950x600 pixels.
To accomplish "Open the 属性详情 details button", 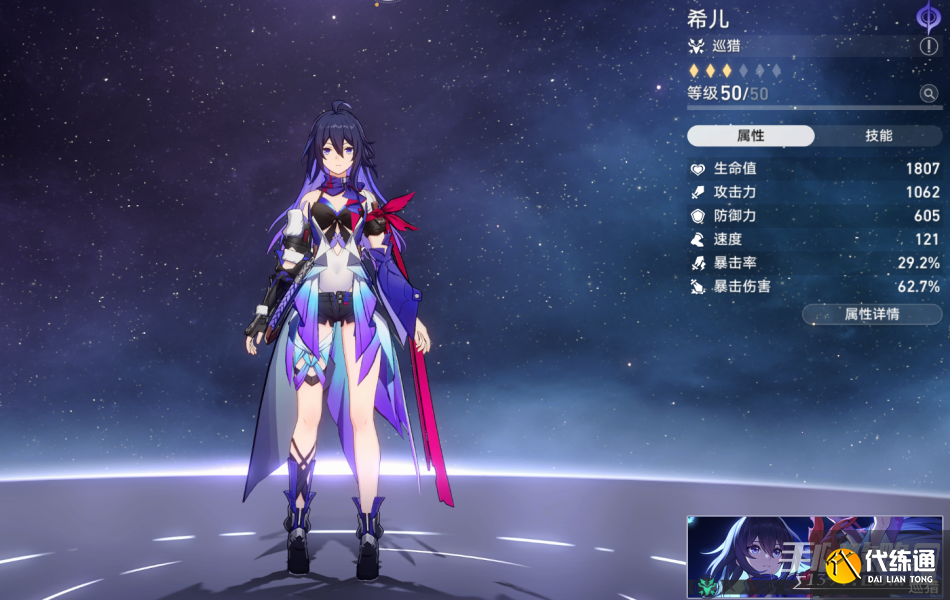I will tap(871, 314).
